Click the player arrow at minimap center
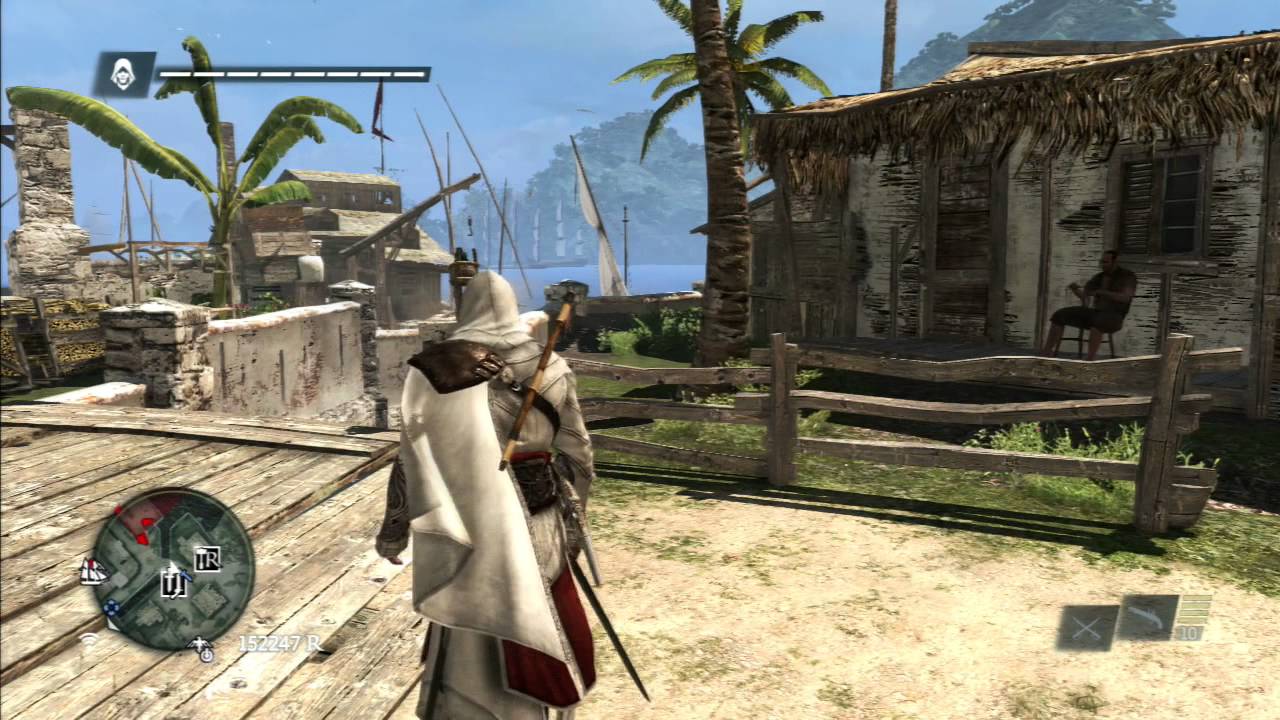The width and height of the screenshot is (1280, 720). click(173, 569)
